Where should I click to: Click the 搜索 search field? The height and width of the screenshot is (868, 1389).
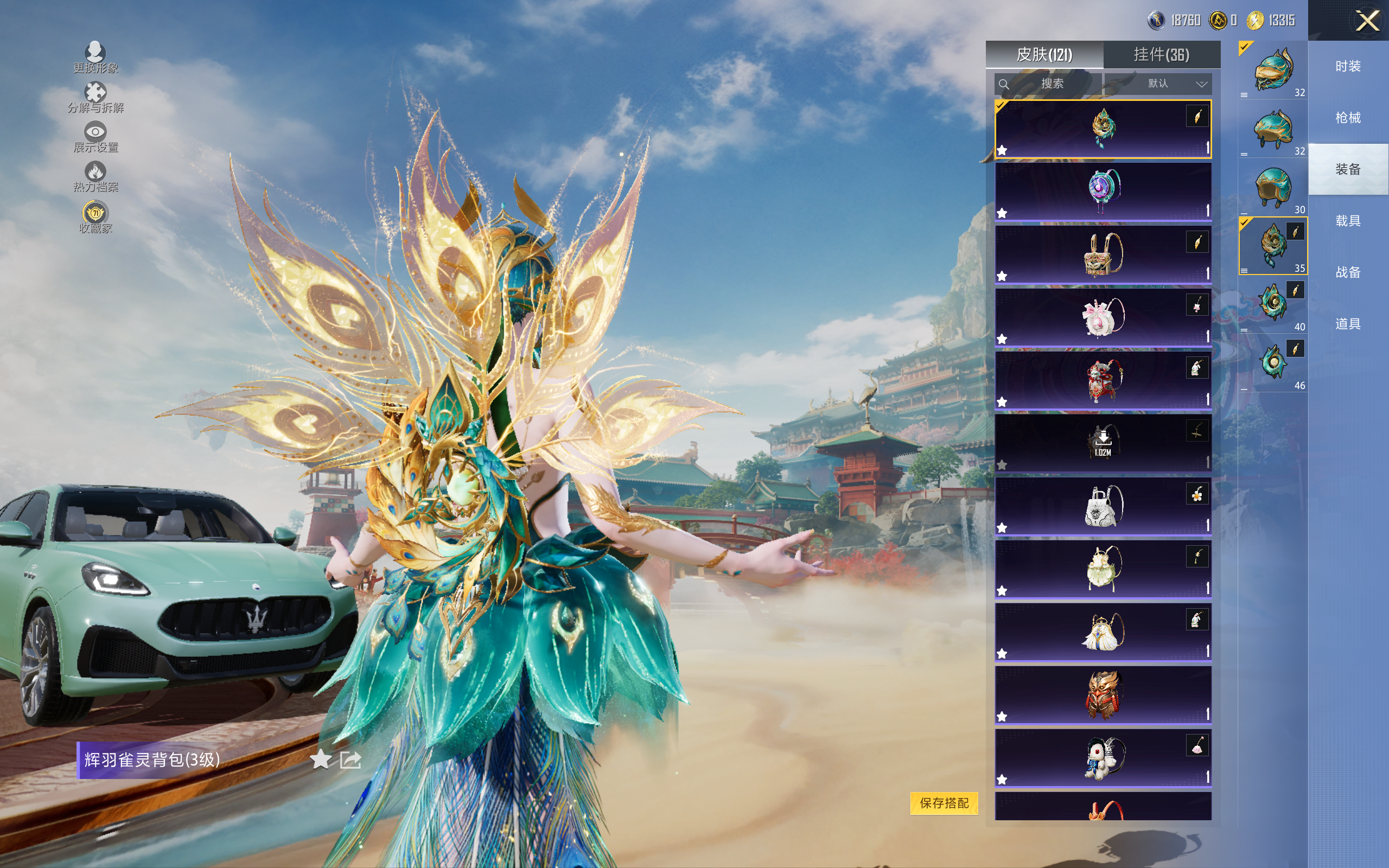coord(1048,84)
